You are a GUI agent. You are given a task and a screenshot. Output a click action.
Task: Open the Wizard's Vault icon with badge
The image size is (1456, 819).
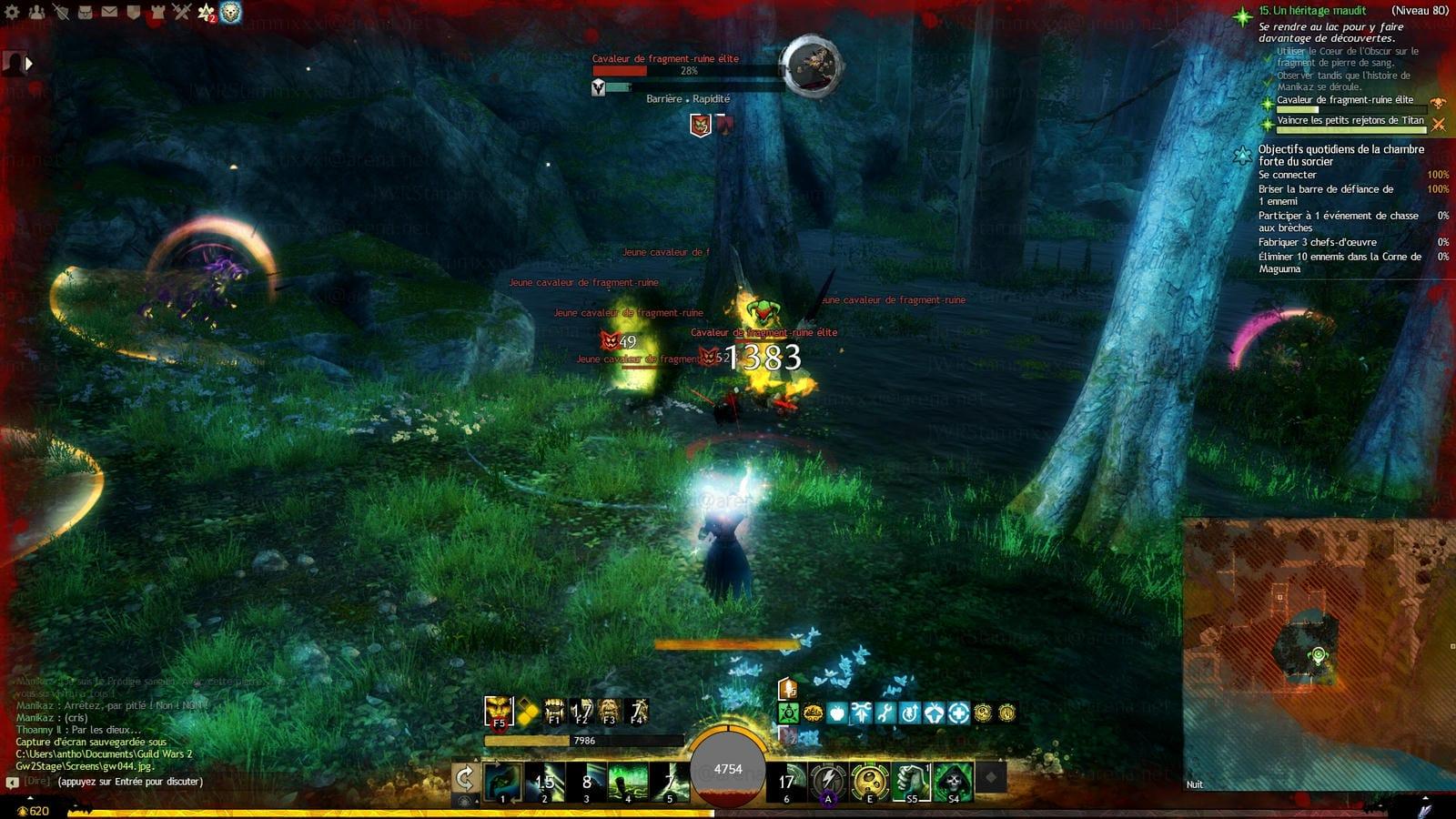[207, 13]
